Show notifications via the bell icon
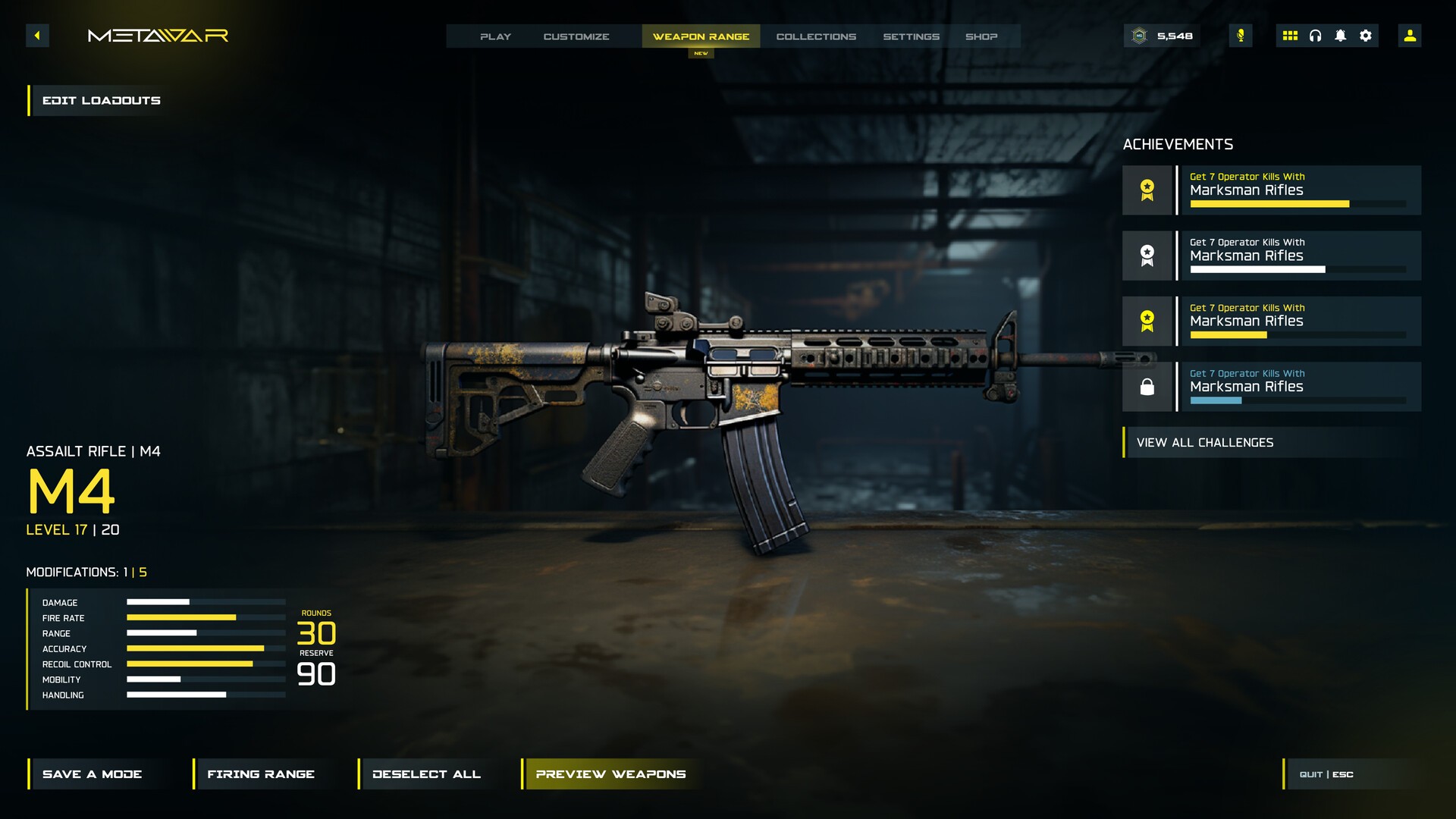 (1340, 36)
